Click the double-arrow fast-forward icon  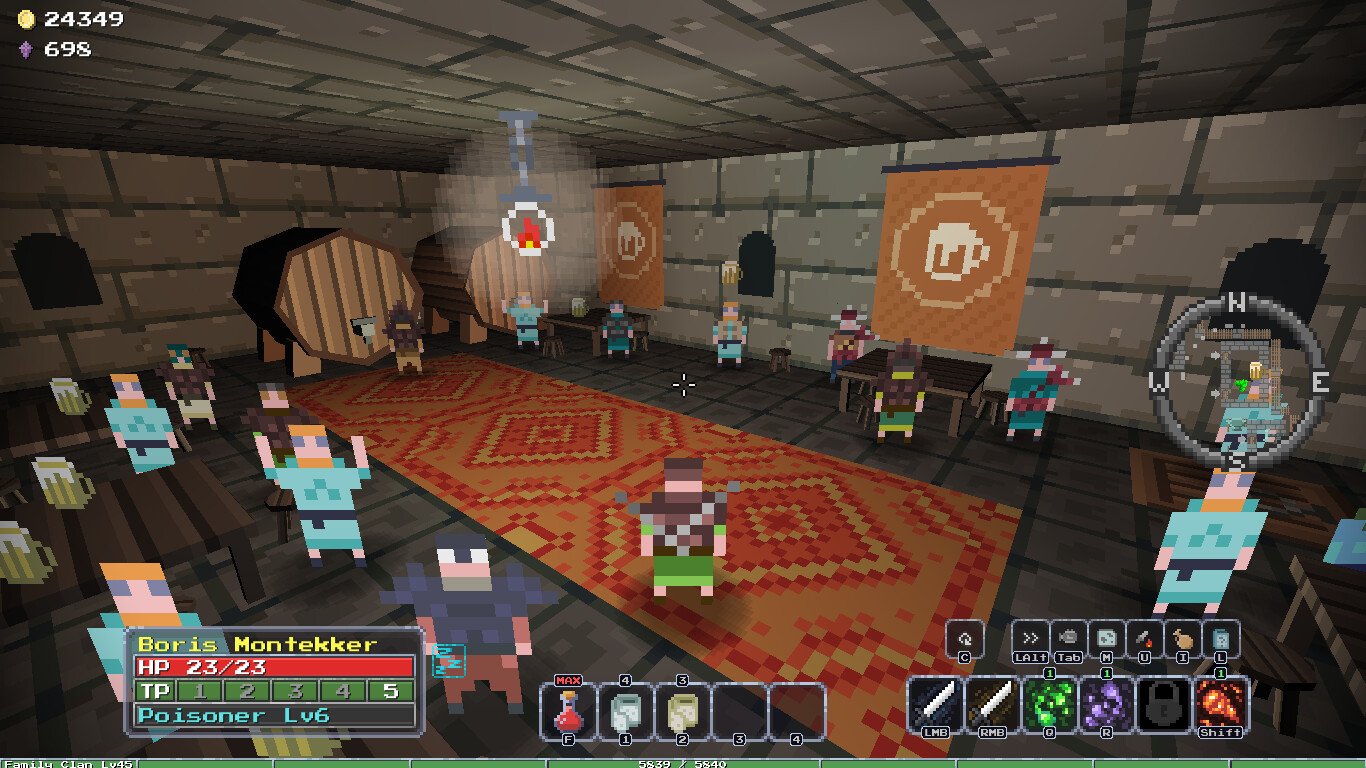click(1029, 638)
